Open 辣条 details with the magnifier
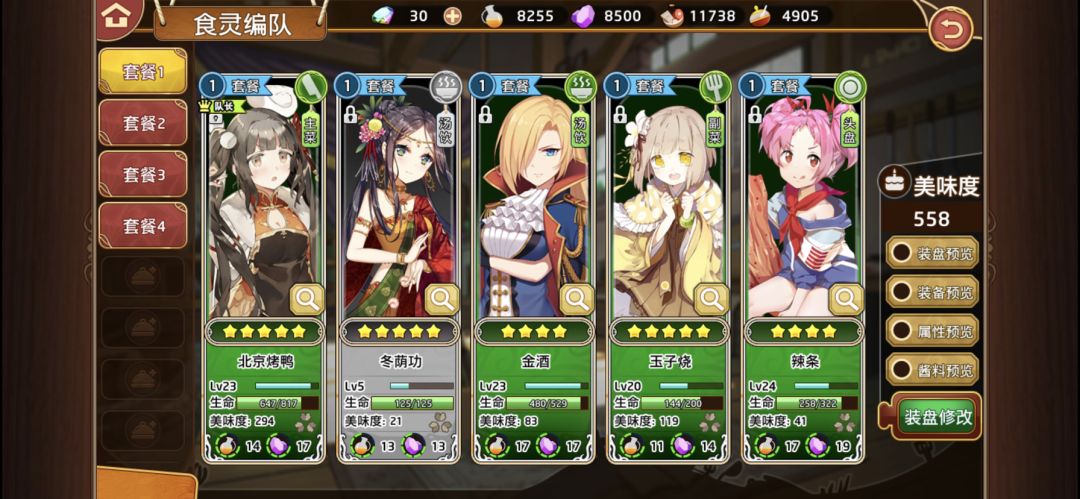This screenshot has height=499, width=1080. point(846,298)
